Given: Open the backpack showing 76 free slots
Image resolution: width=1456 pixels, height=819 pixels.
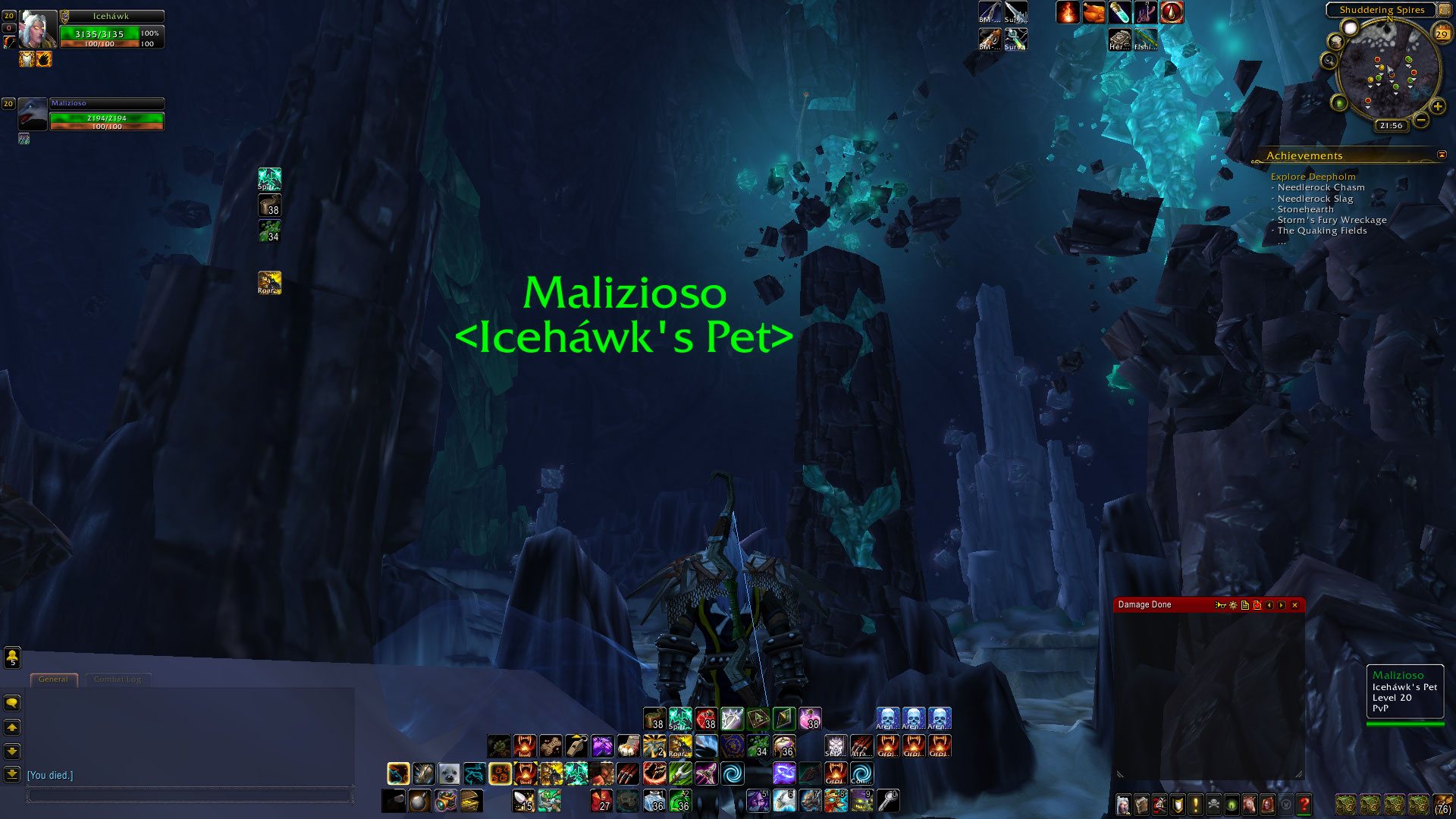Looking at the screenshot, I should (1443, 804).
